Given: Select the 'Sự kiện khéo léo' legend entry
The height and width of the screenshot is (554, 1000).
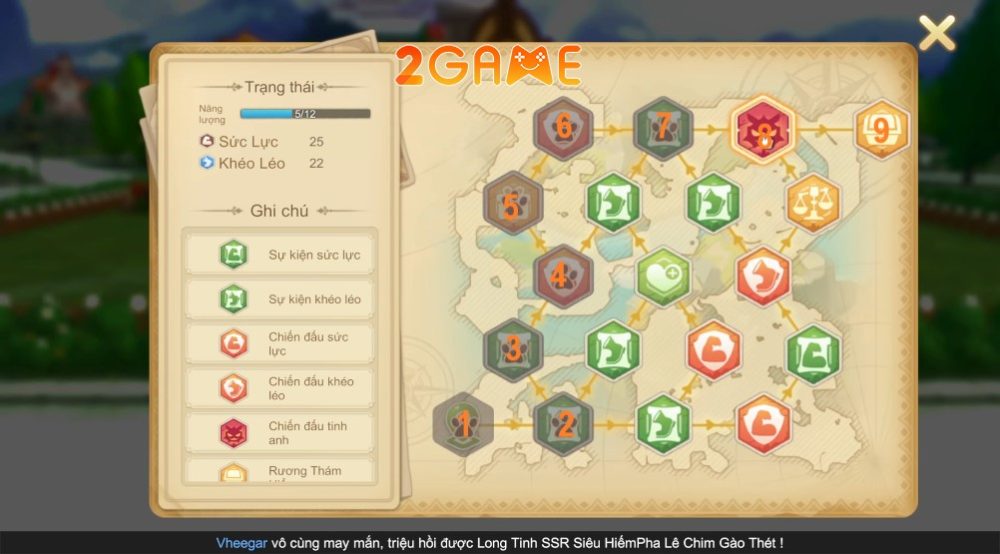Looking at the screenshot, I should point(279,299).
